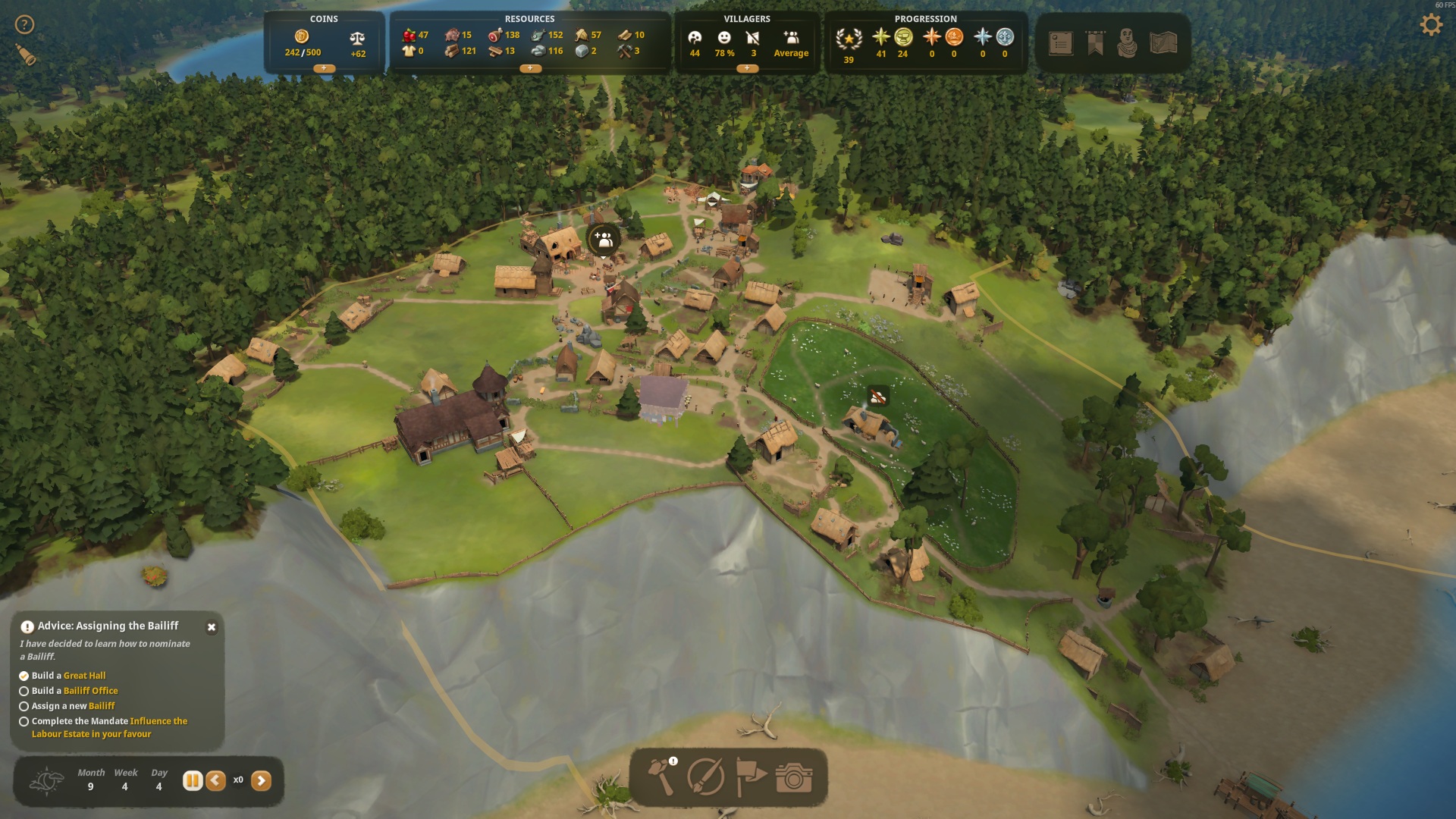Toggle the game pause button

[193, 780]
